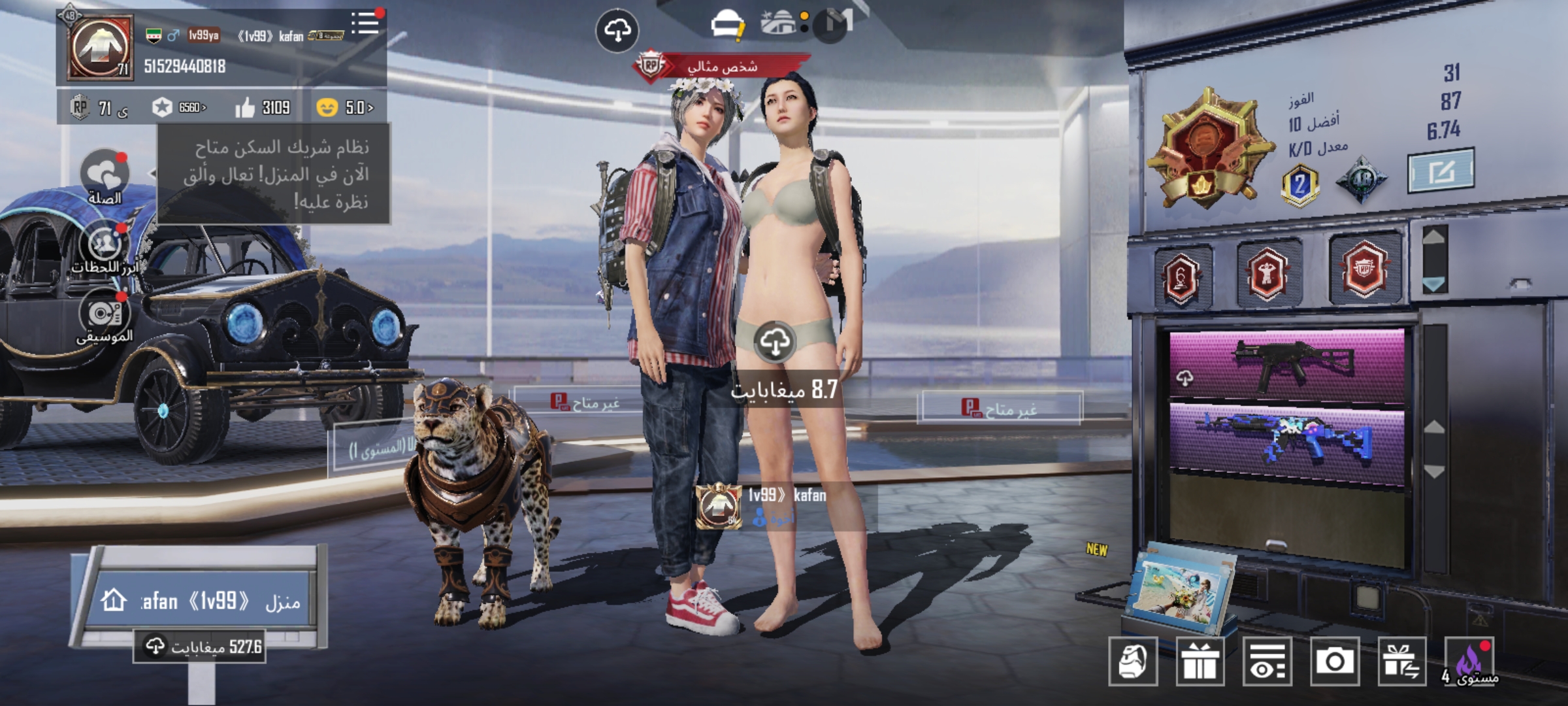This screenshot has height=706, width=1568.
Task: Edit the stats panel with pencil button
Action: click(1440, 171)
